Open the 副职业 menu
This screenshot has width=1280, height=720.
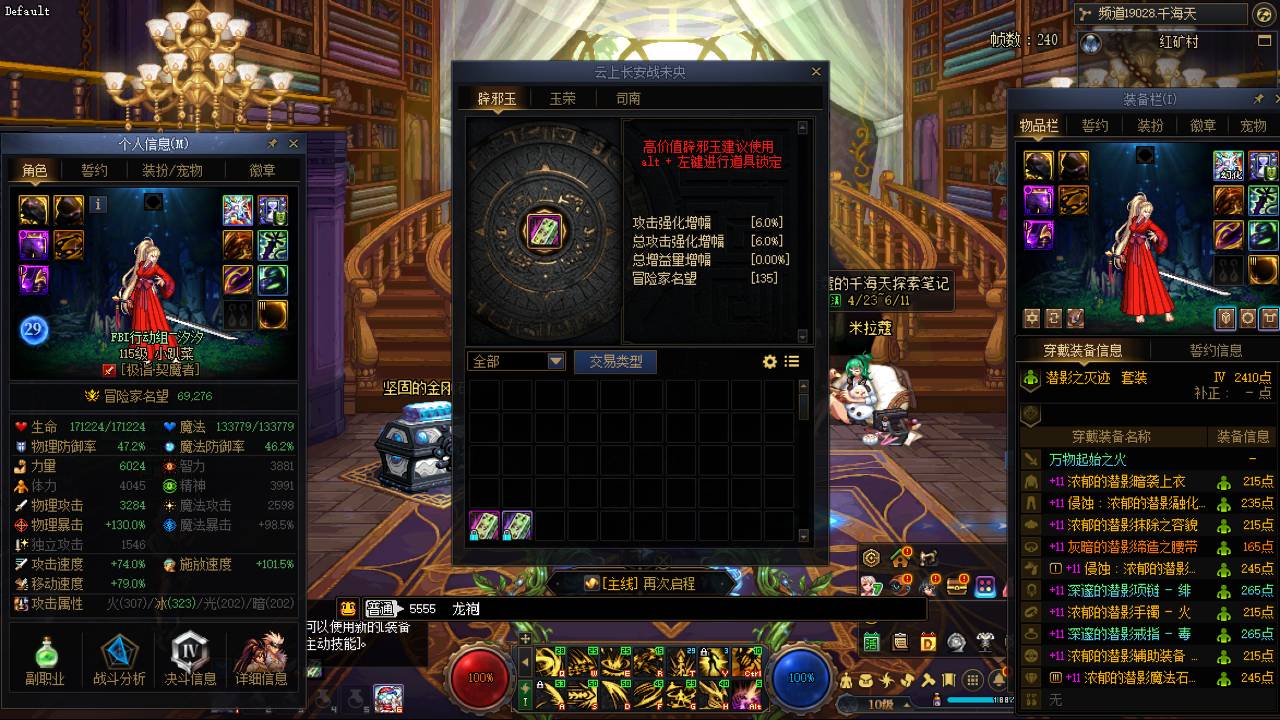click(x=45, y=660)
